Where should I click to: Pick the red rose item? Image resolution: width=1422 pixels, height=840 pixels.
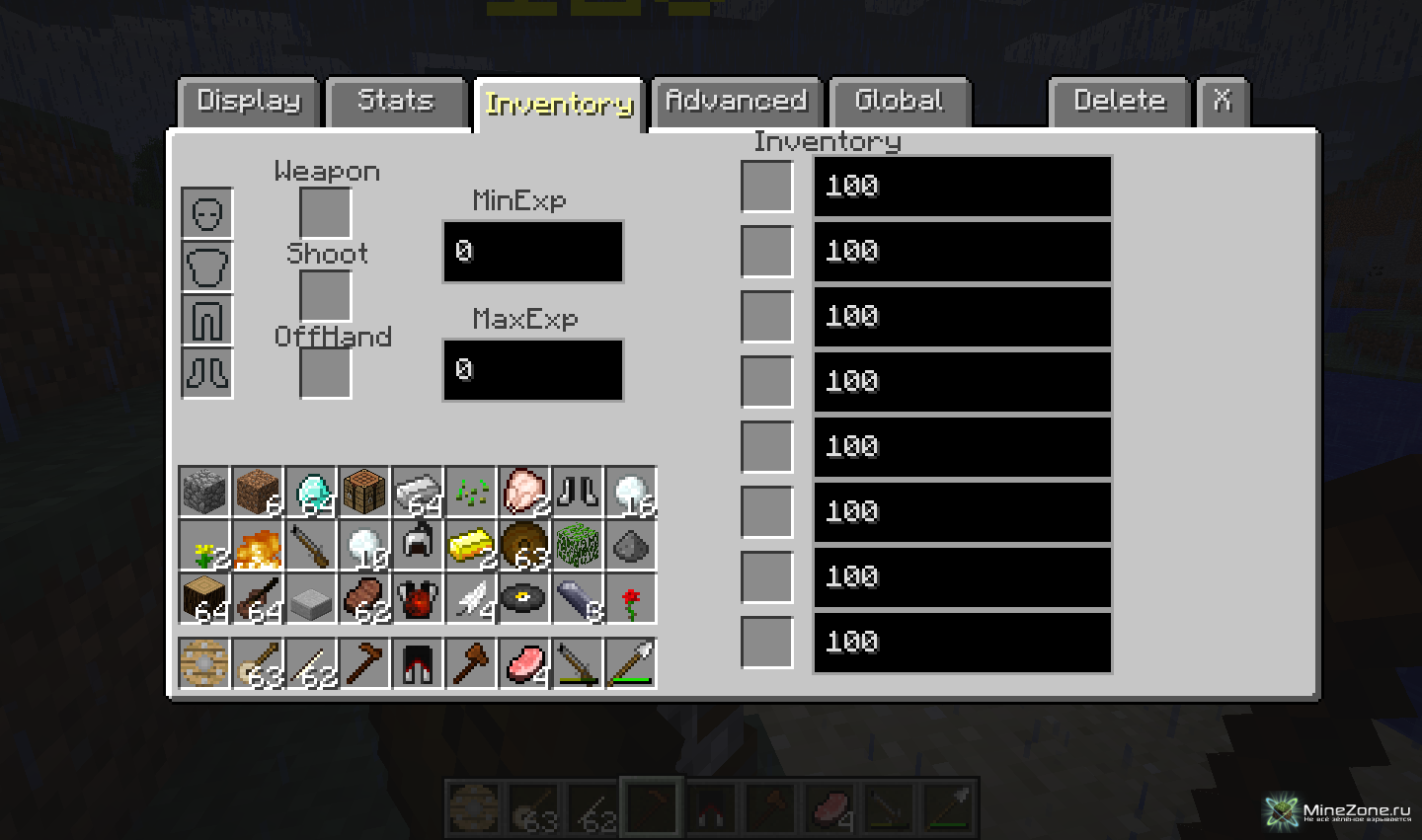[x=631, y=598]
